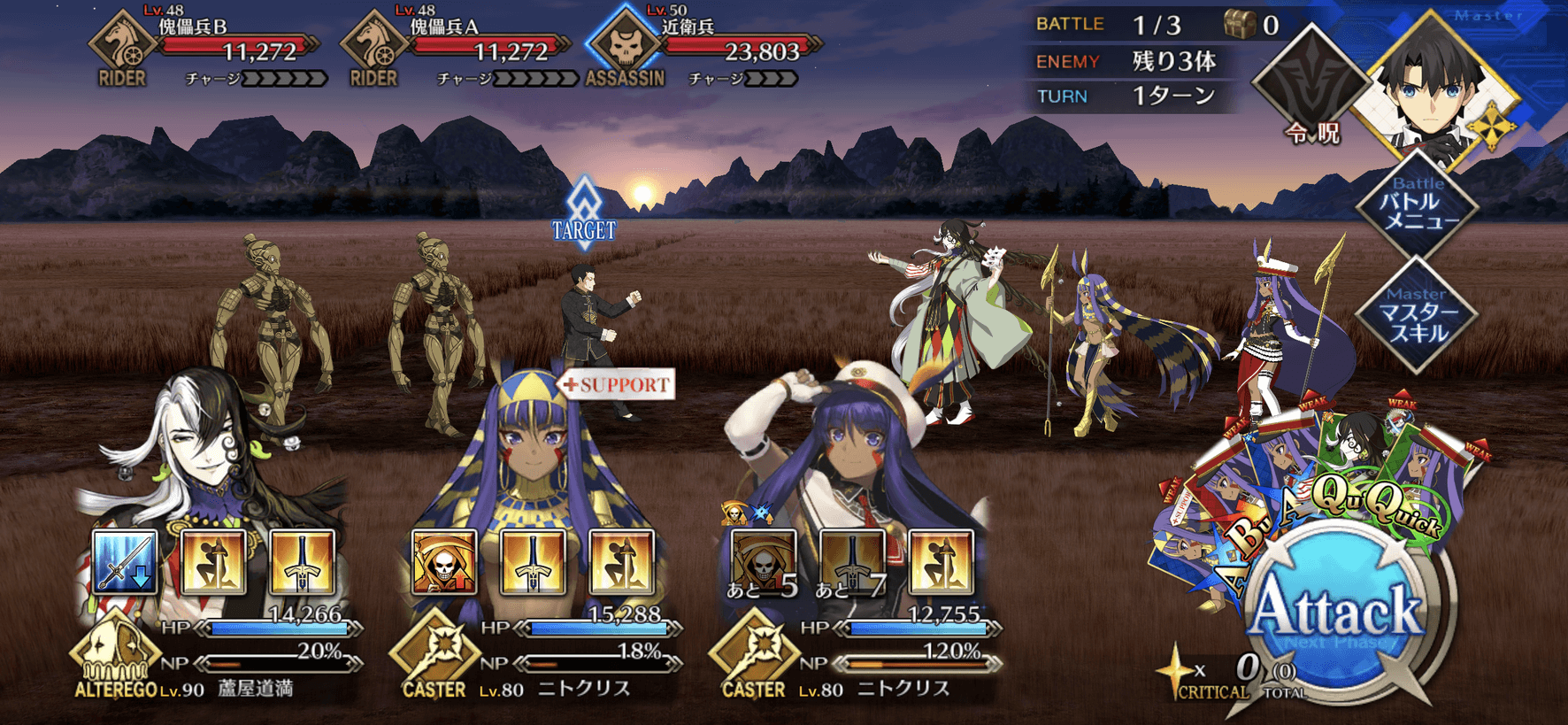This screenshot has height=725, width=1568.
Task: Check sword skill with 7 turns cooldown
Action: 852,562
